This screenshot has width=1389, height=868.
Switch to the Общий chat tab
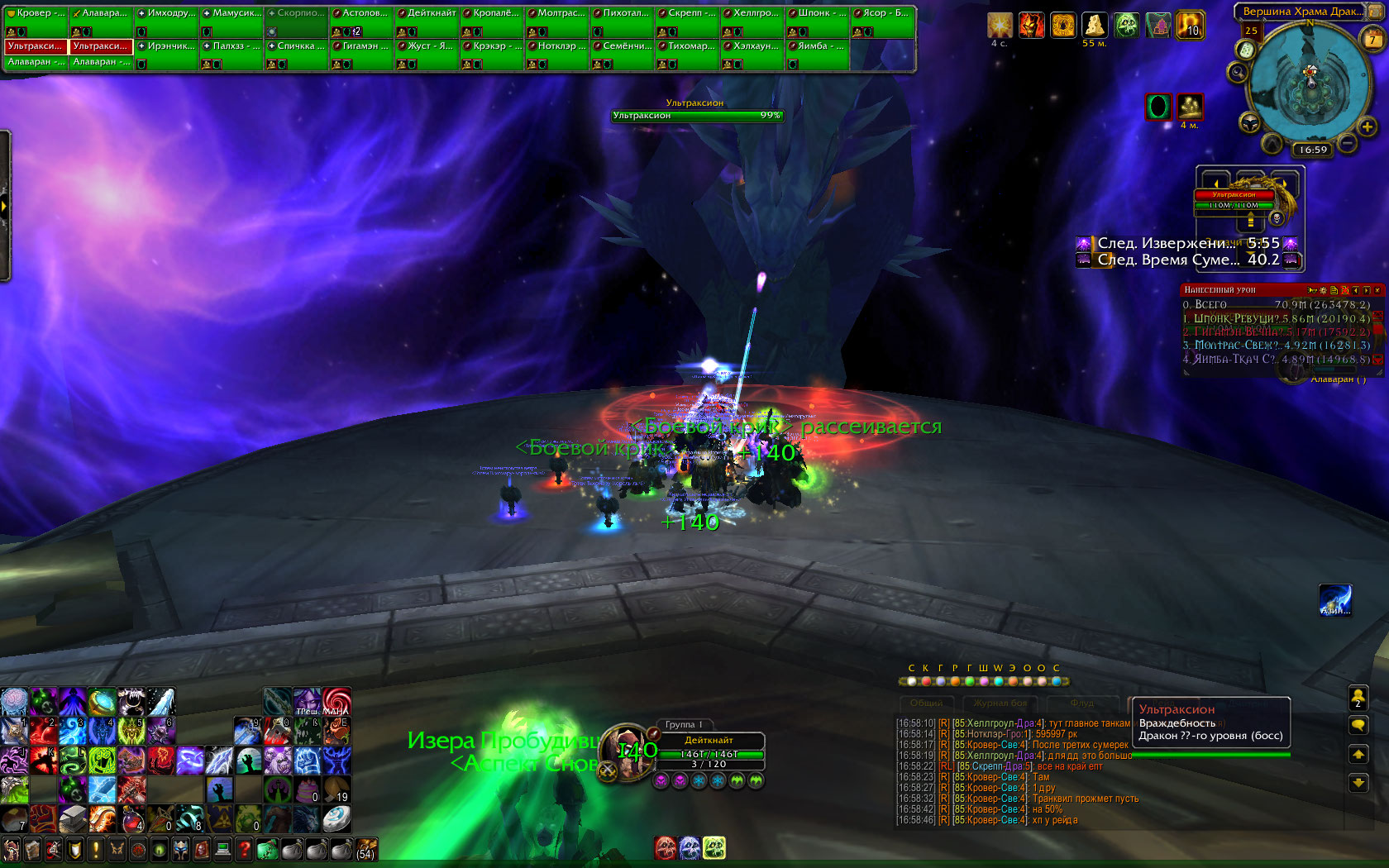tap(926, 703)
